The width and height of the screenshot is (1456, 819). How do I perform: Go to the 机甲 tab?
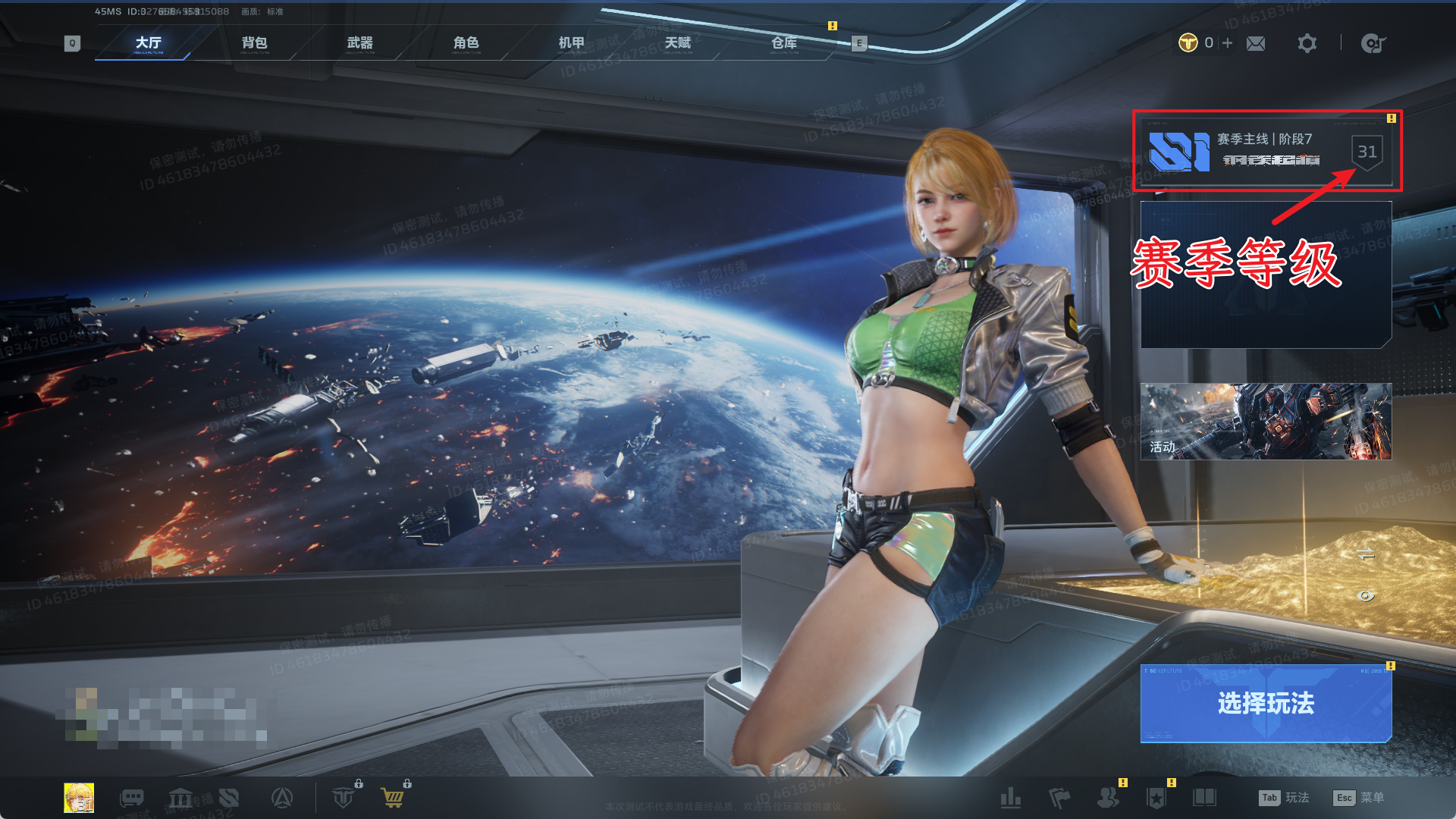pos(572,43)
